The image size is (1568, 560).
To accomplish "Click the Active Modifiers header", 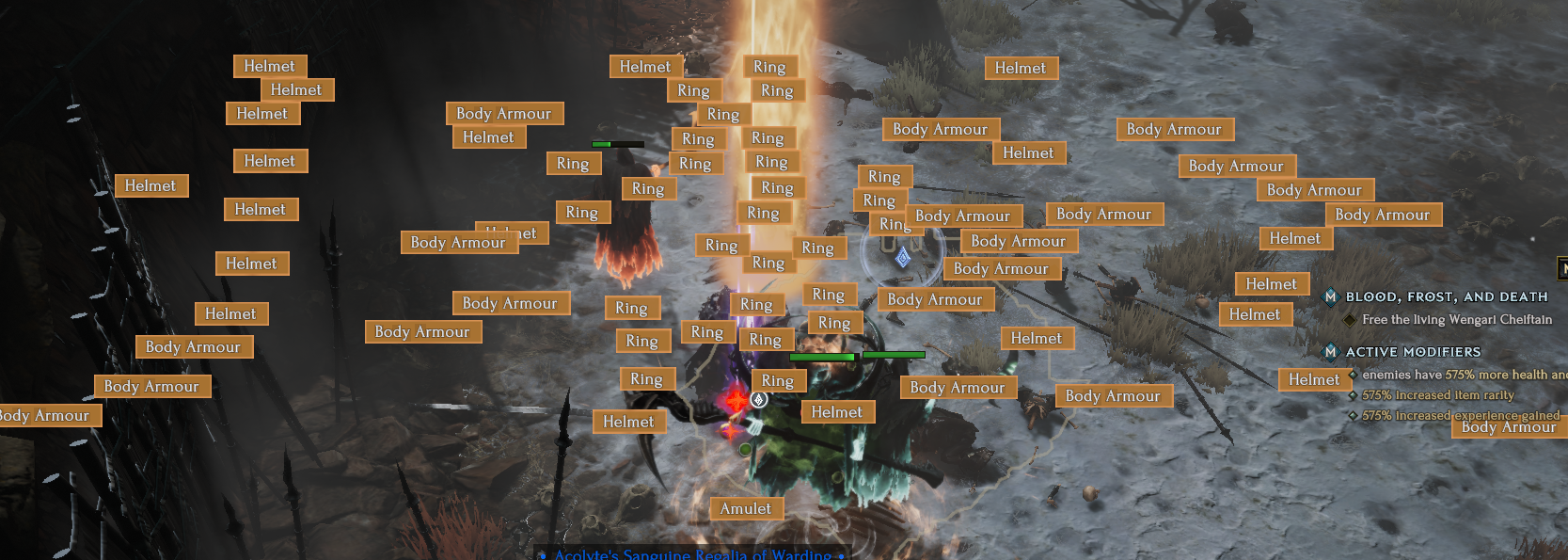I will (1413, 352).
